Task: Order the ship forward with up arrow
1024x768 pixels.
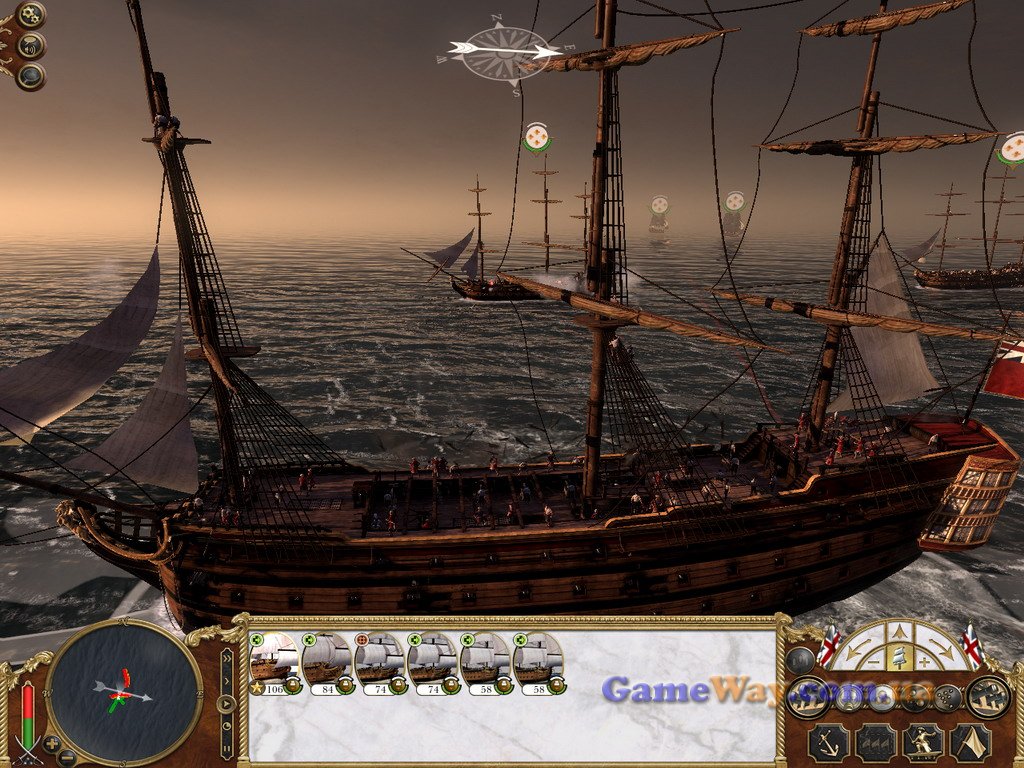Action: coord(899,632)
